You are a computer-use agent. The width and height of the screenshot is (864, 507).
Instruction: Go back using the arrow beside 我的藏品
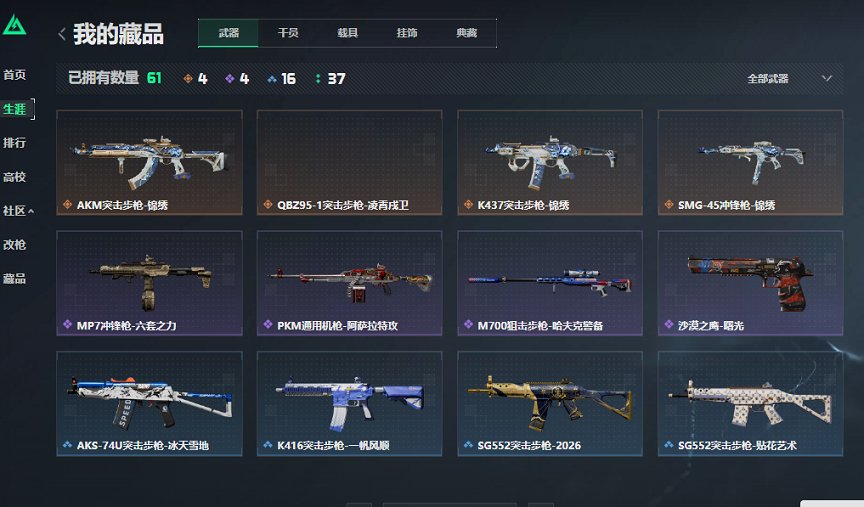pyautogui.click(x=62, y=35)
